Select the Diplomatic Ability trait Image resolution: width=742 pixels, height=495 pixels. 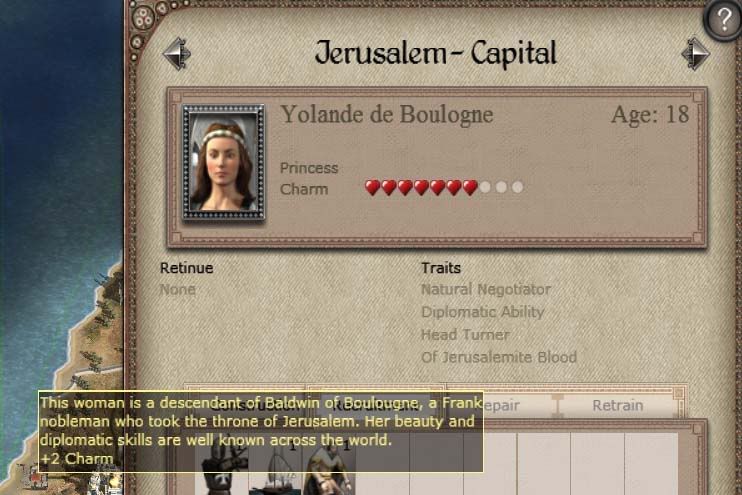pos(483,312)
